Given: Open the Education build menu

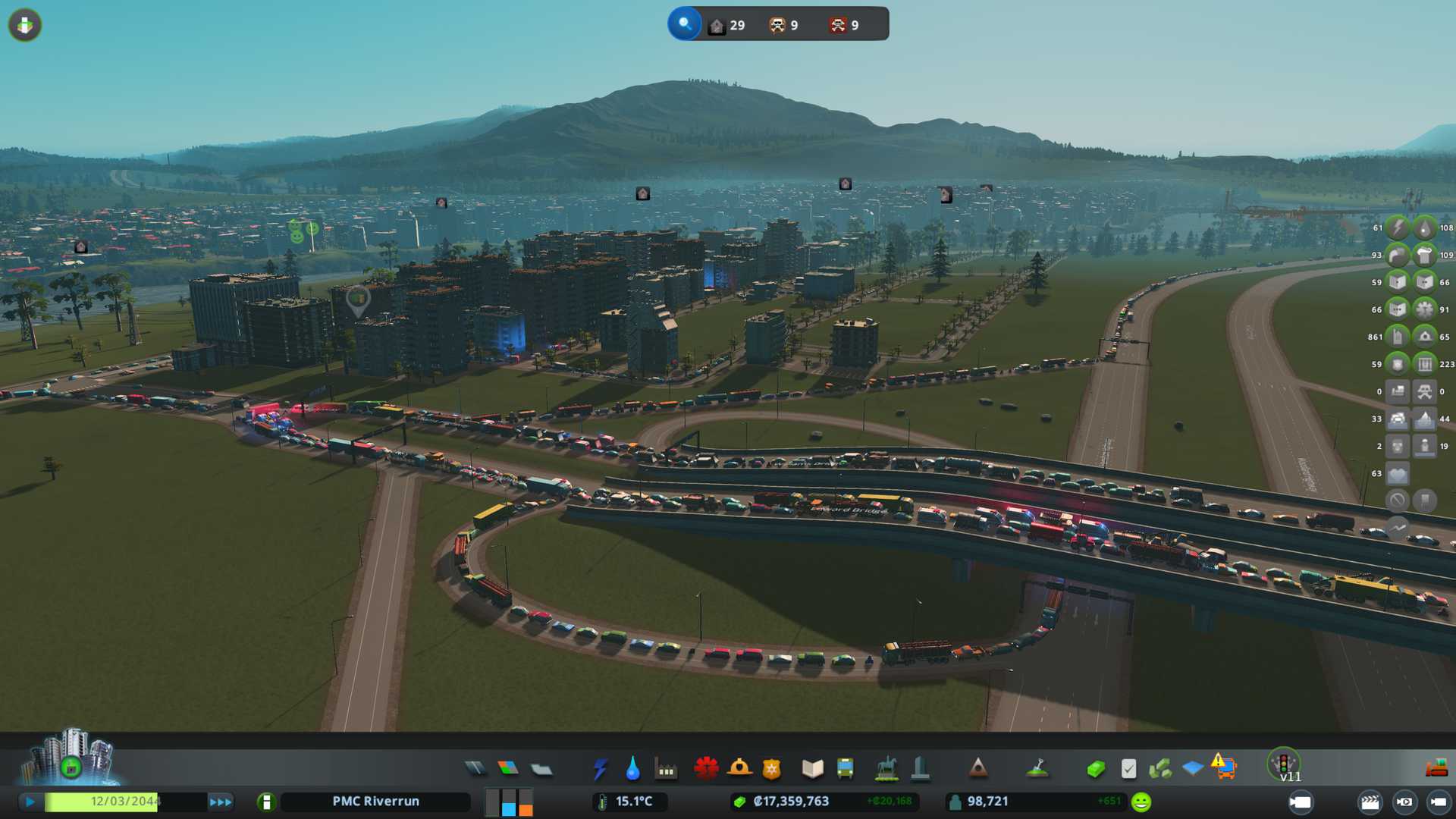Looking at the screenshot, I should point(812,769).
